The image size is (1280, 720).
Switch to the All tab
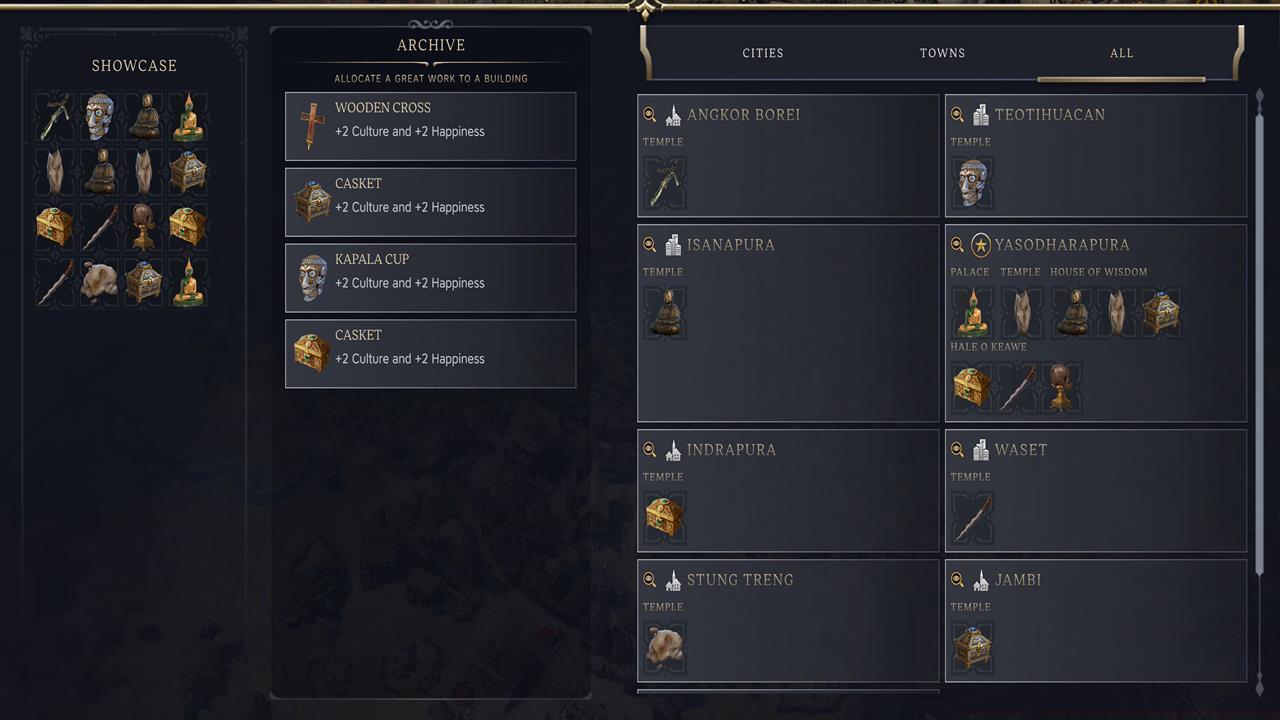1121,53
